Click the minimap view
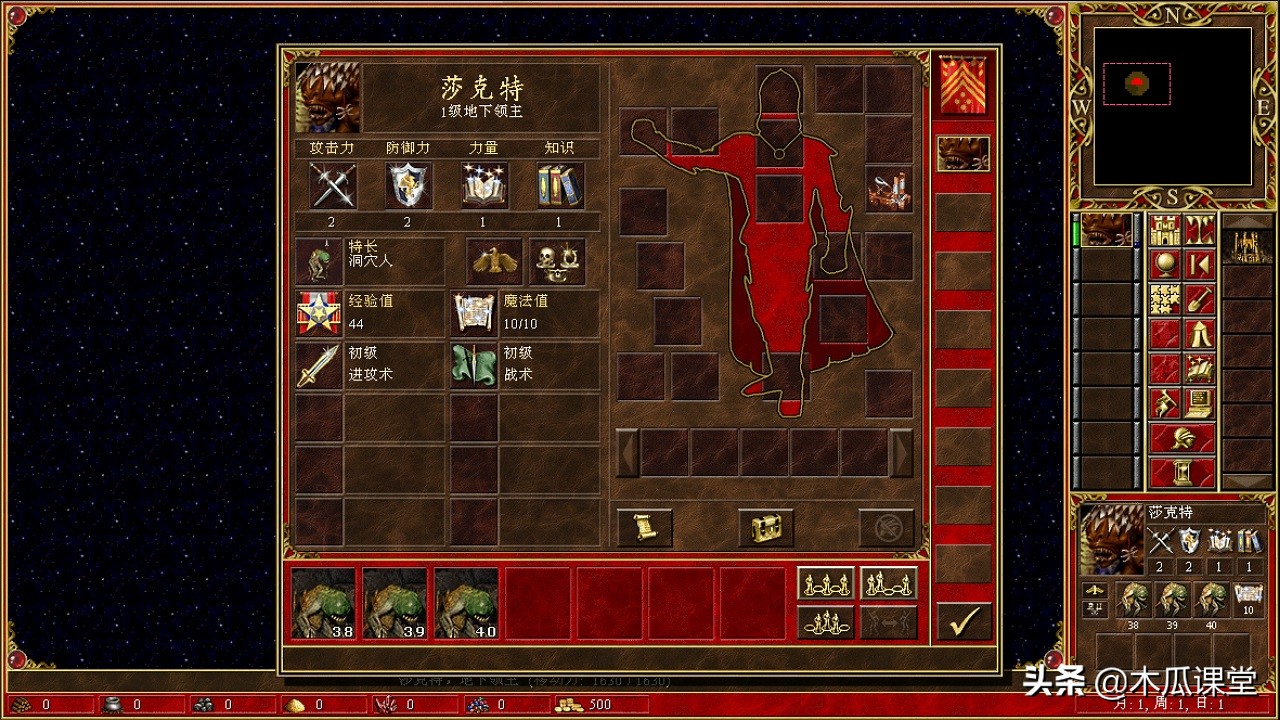 click(x=1172, y=105)
